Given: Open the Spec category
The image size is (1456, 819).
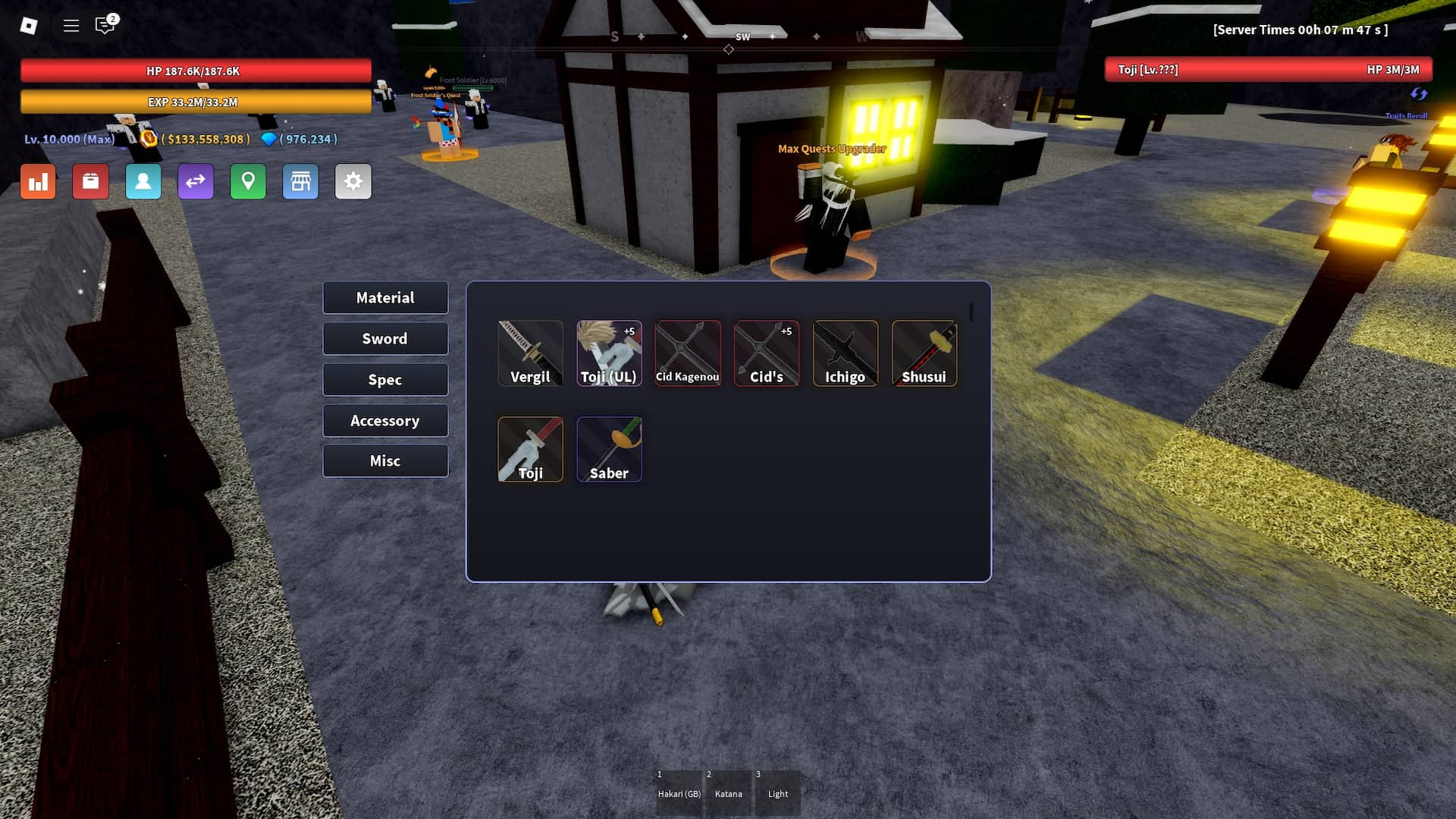Looking at the screenshot, I should pos(385,379).
